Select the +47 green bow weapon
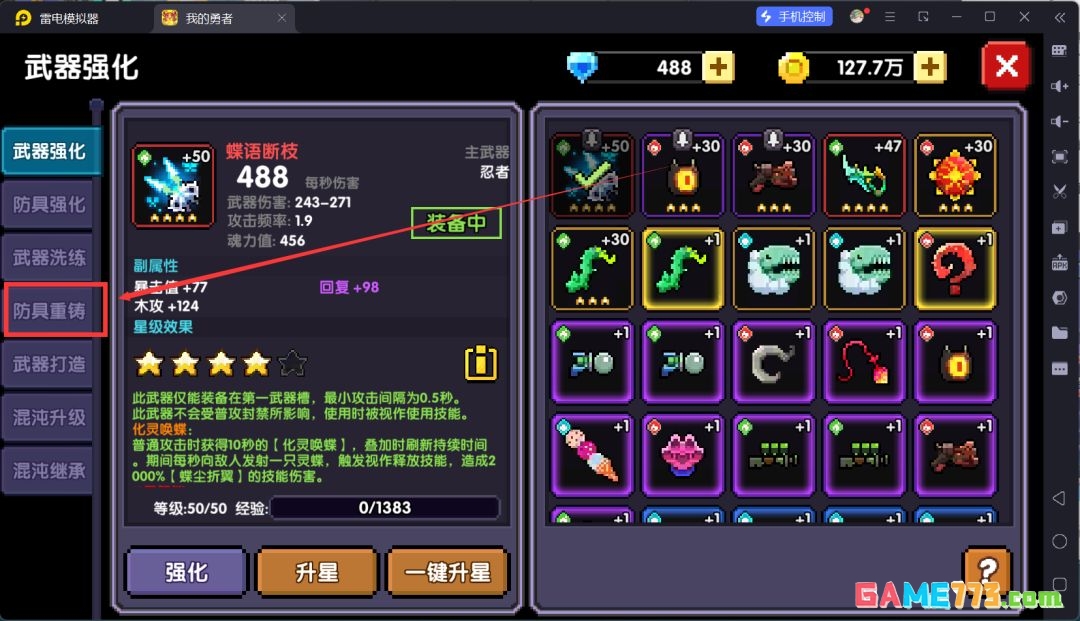The width and height of the screenshot is (1080, 621). tap(864, 176)
